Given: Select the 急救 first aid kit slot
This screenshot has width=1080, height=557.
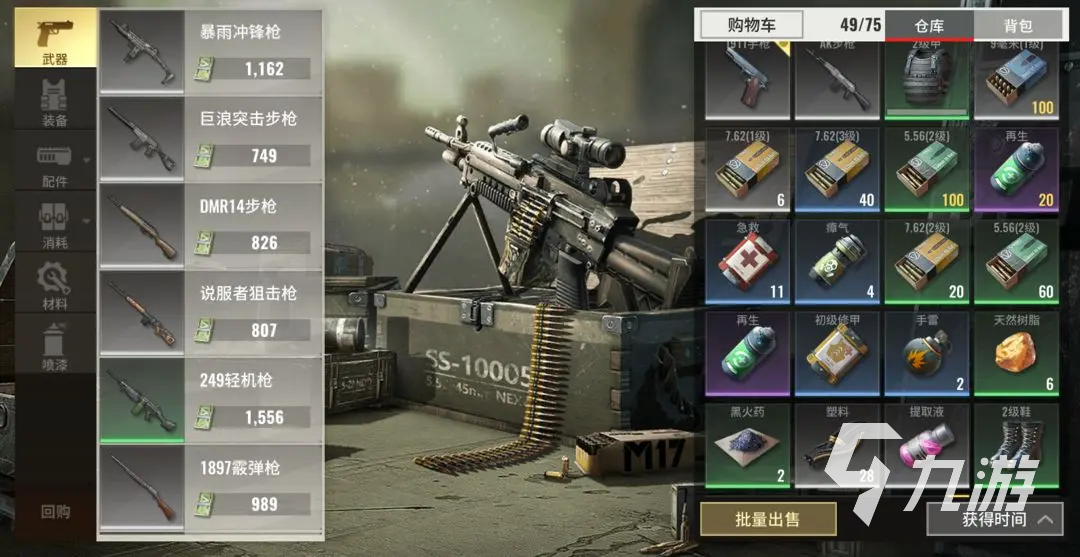Looking at the screenshot, I should pos(748,261).
